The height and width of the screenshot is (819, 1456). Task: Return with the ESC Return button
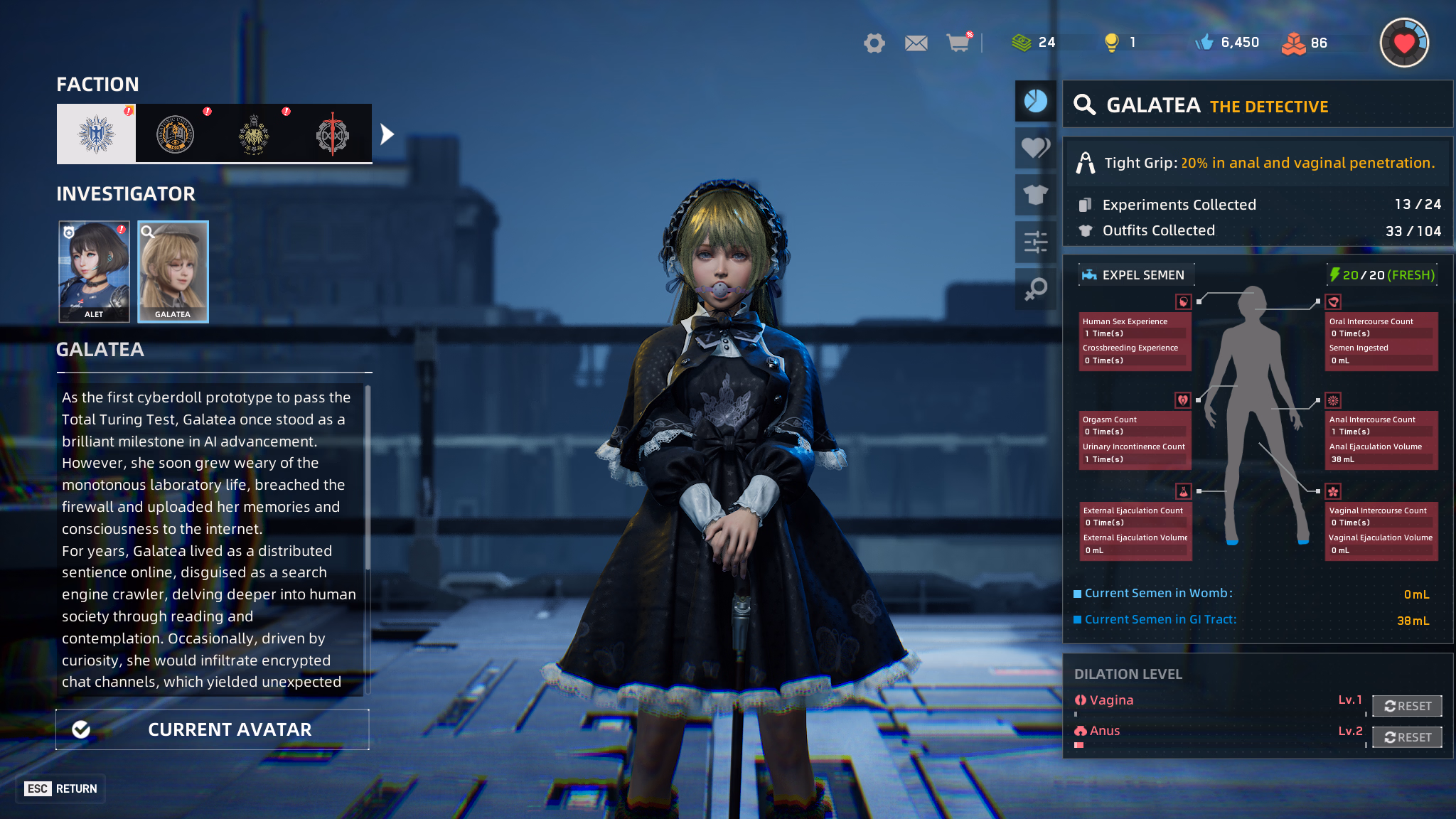tap(61, 788)
